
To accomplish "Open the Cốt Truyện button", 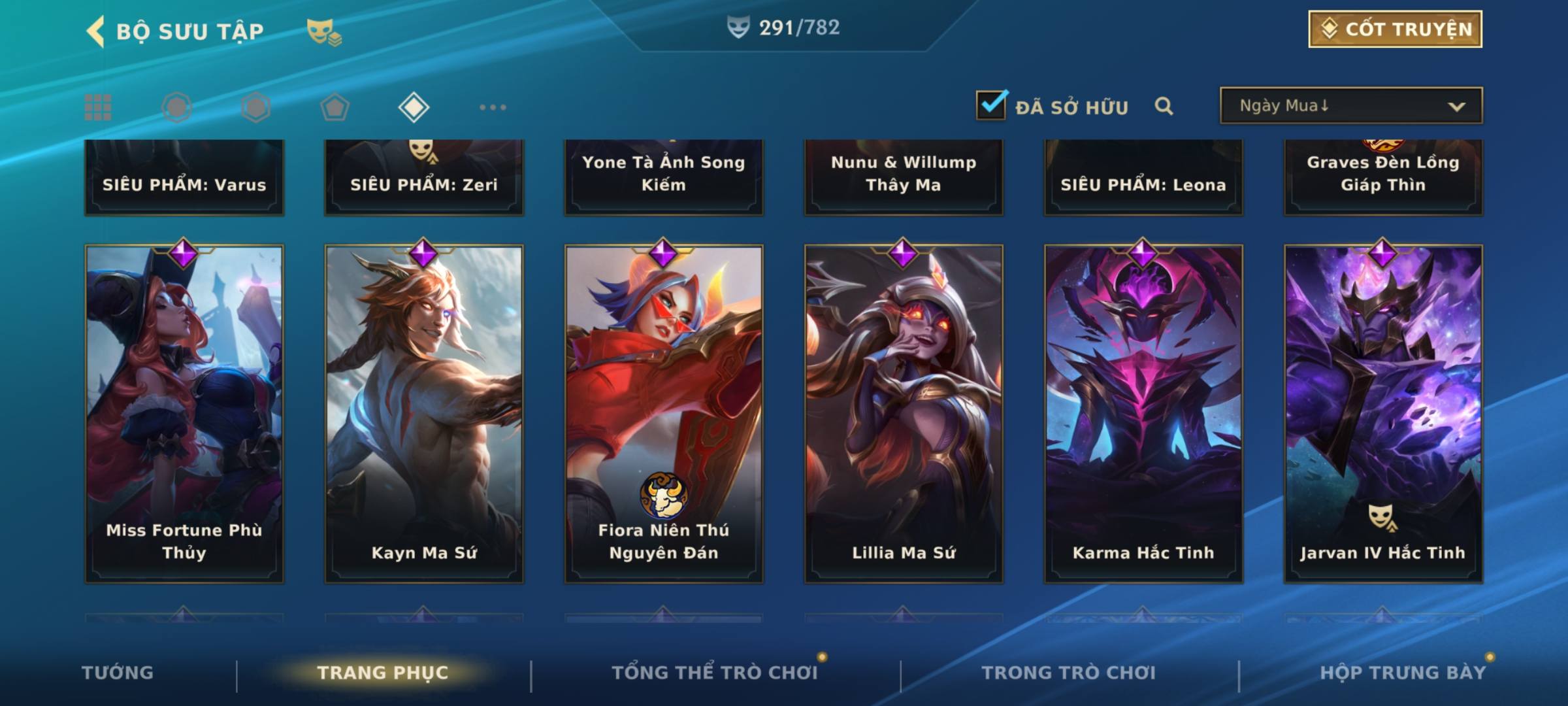I will tap(1395, 29).
